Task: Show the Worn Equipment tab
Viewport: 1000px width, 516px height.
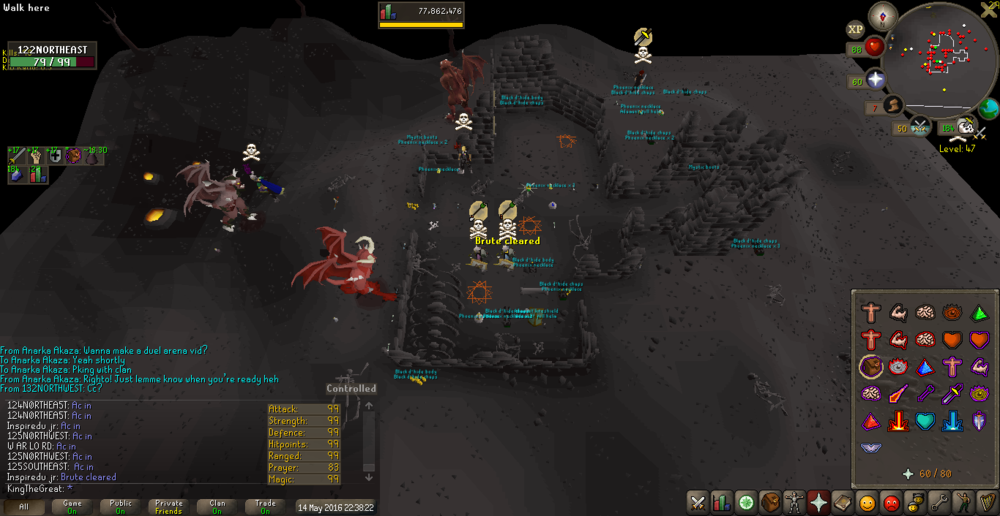Action: pos(793,502)
